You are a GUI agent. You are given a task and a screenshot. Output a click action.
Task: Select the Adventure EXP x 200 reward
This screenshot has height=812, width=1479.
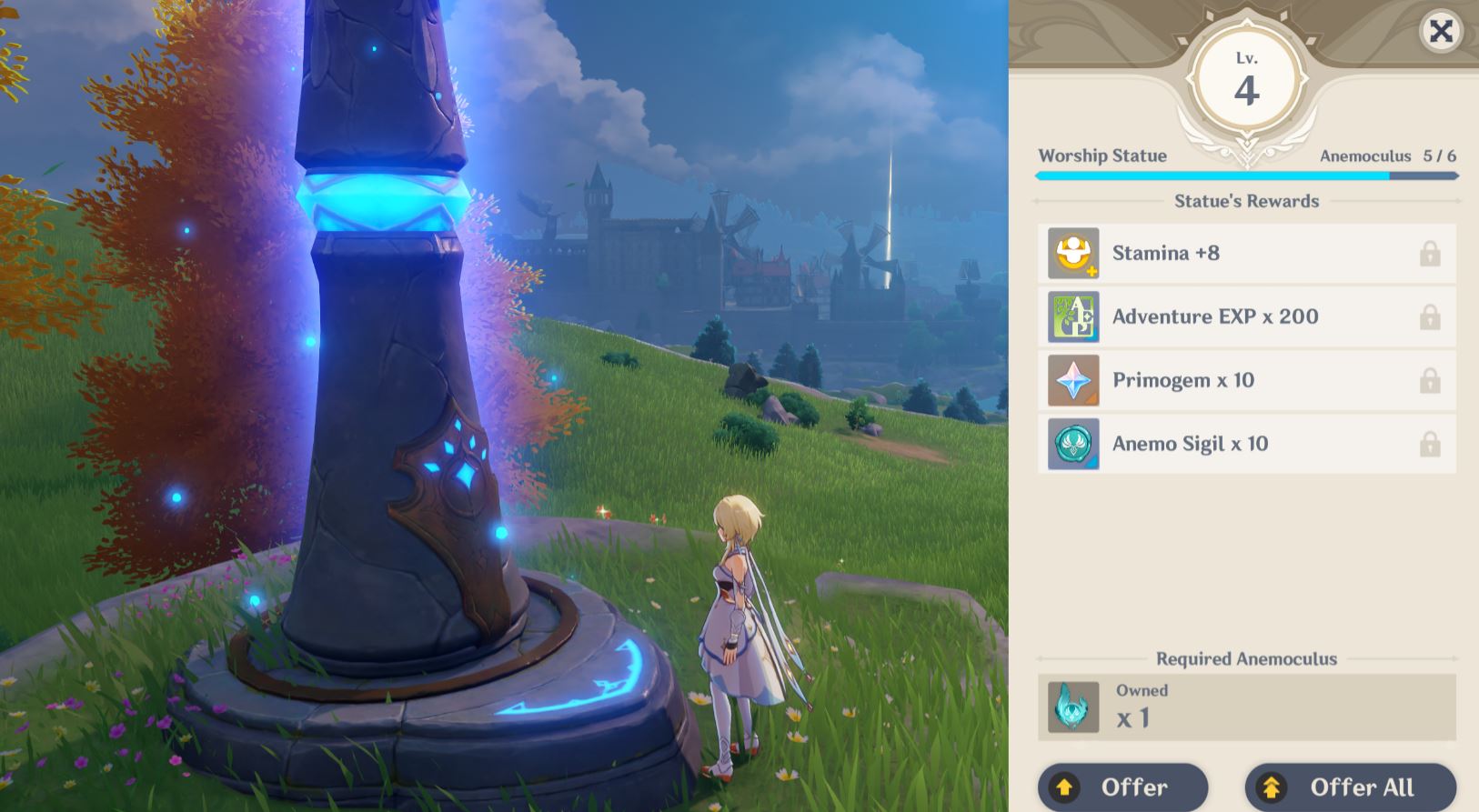point(1246,317)
